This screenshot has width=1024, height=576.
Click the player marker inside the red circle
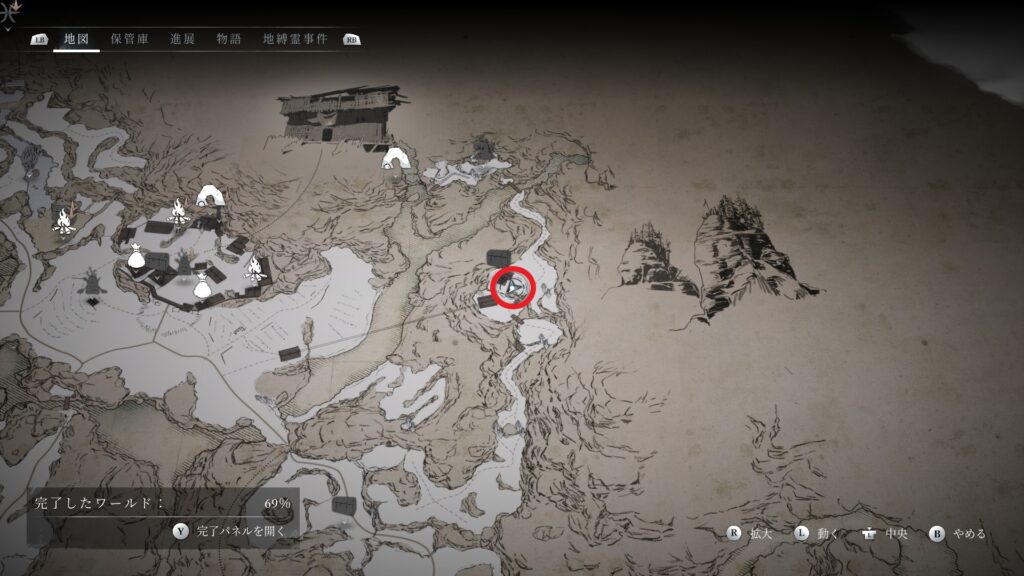(x=512, y=288)
